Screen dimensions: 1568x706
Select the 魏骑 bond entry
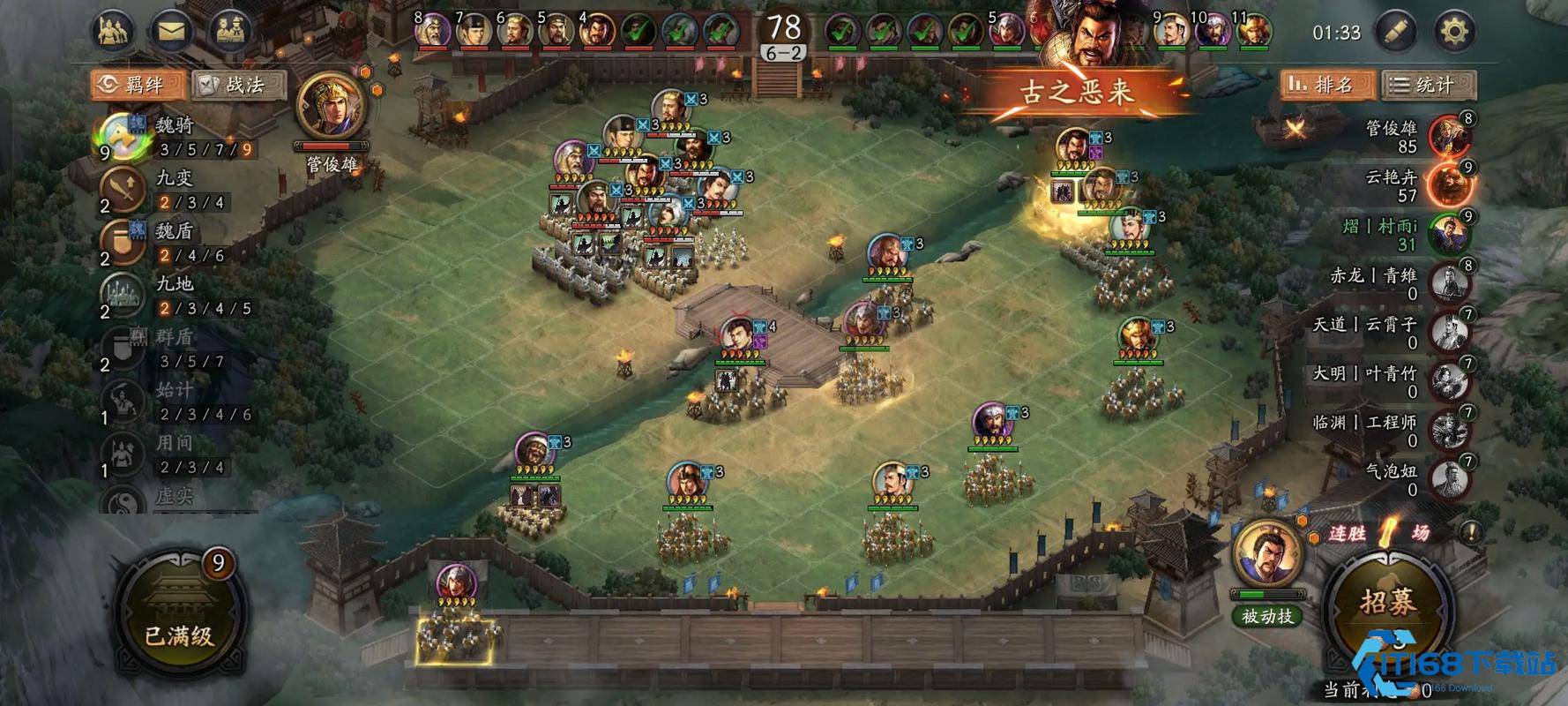[176, 137]
